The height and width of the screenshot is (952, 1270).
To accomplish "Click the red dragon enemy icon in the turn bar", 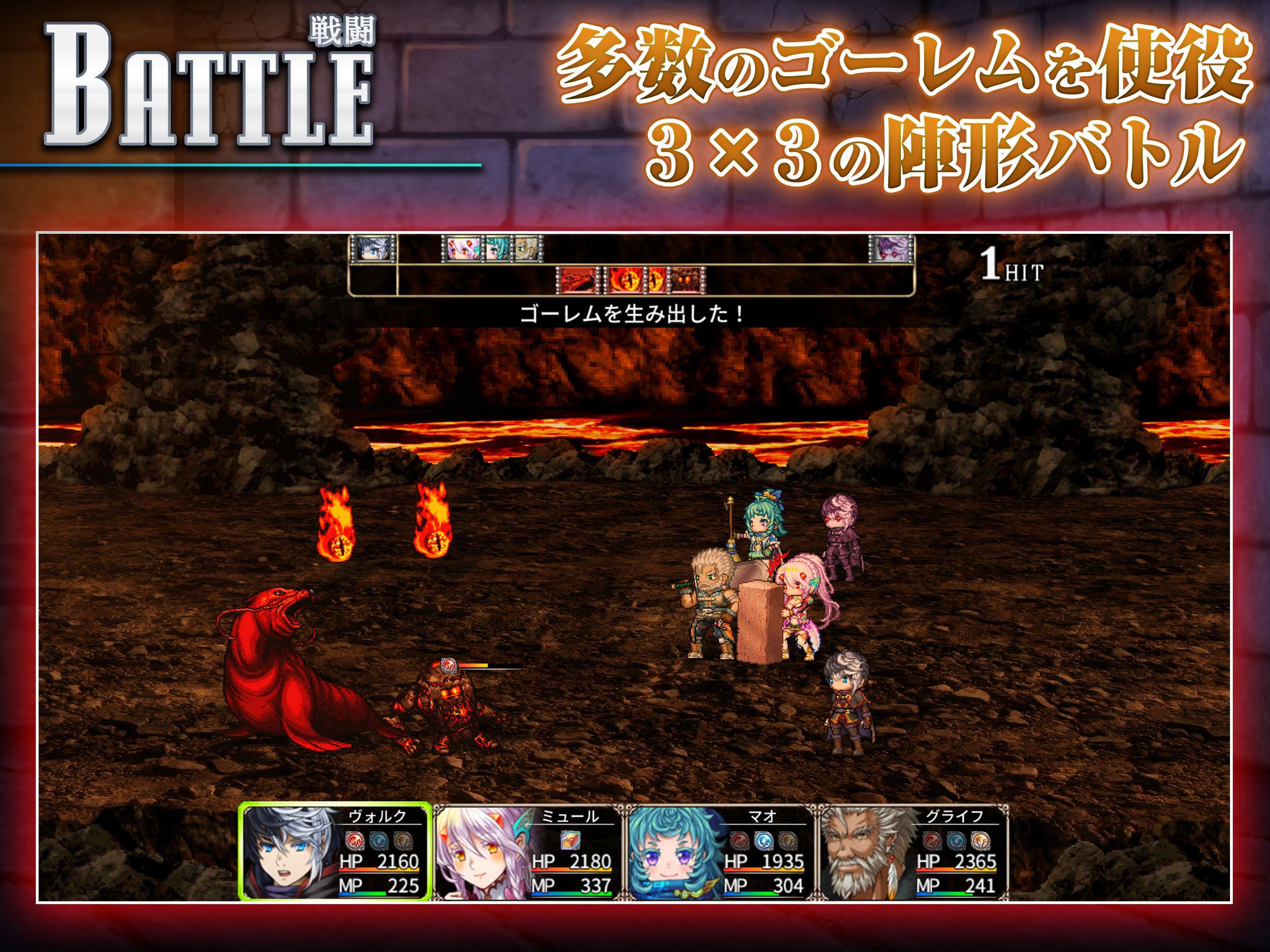I will tap(577, 281).
